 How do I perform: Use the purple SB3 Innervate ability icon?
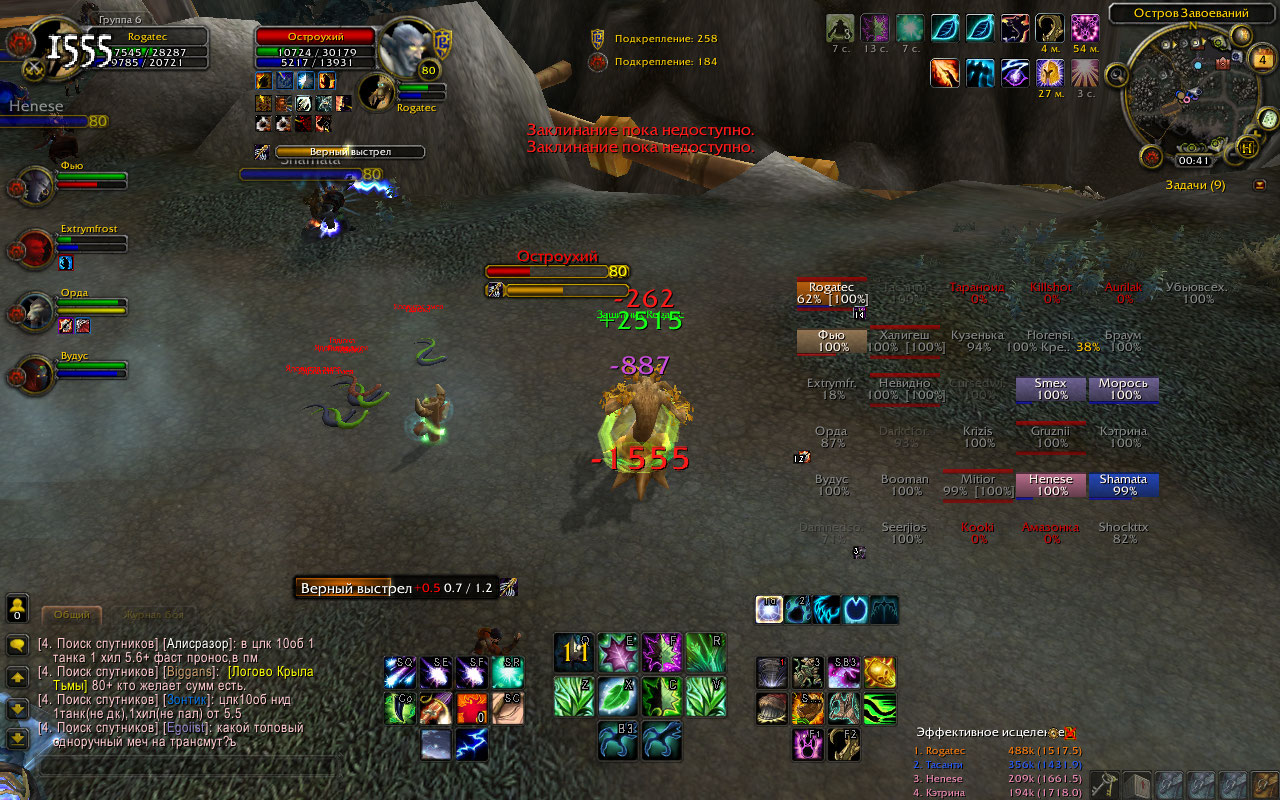pyautogui.click(x=844, y=672)
